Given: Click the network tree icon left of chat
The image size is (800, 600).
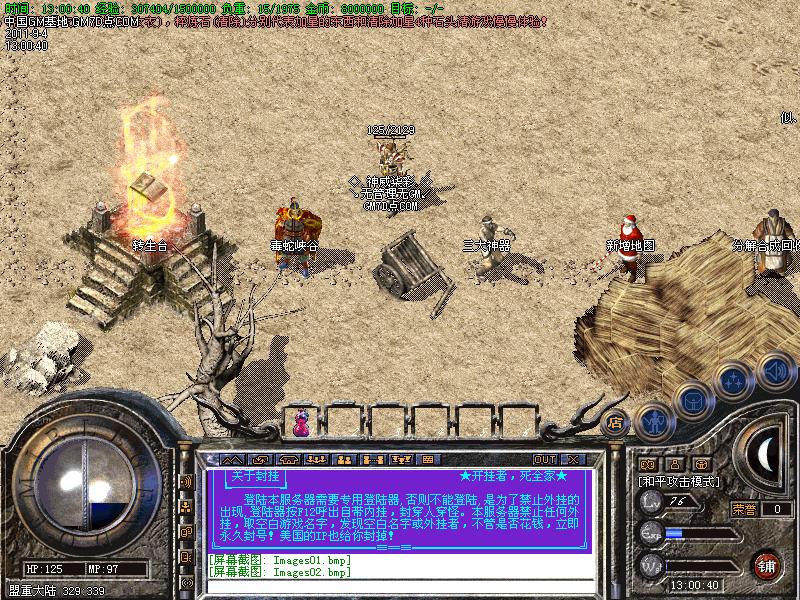Looking at the screenshot, I should pos(186,507).
